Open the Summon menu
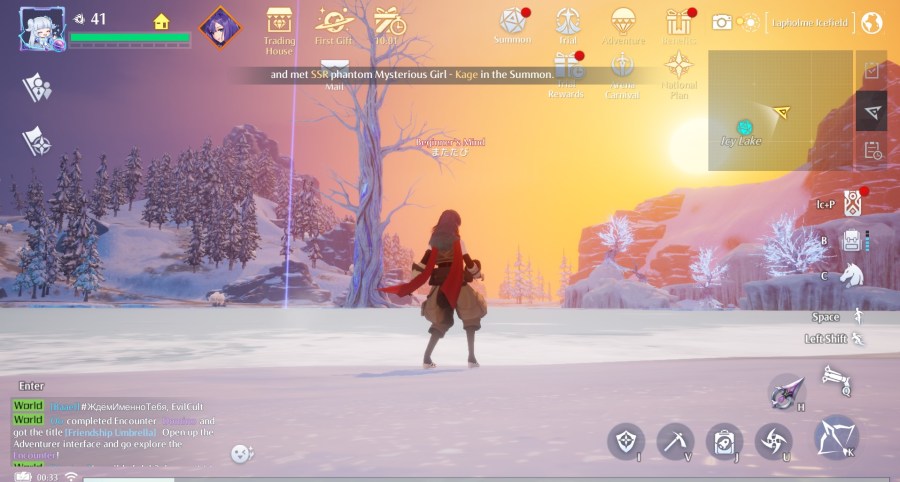This screenshot has height=482, width=900. pos(513,22)
